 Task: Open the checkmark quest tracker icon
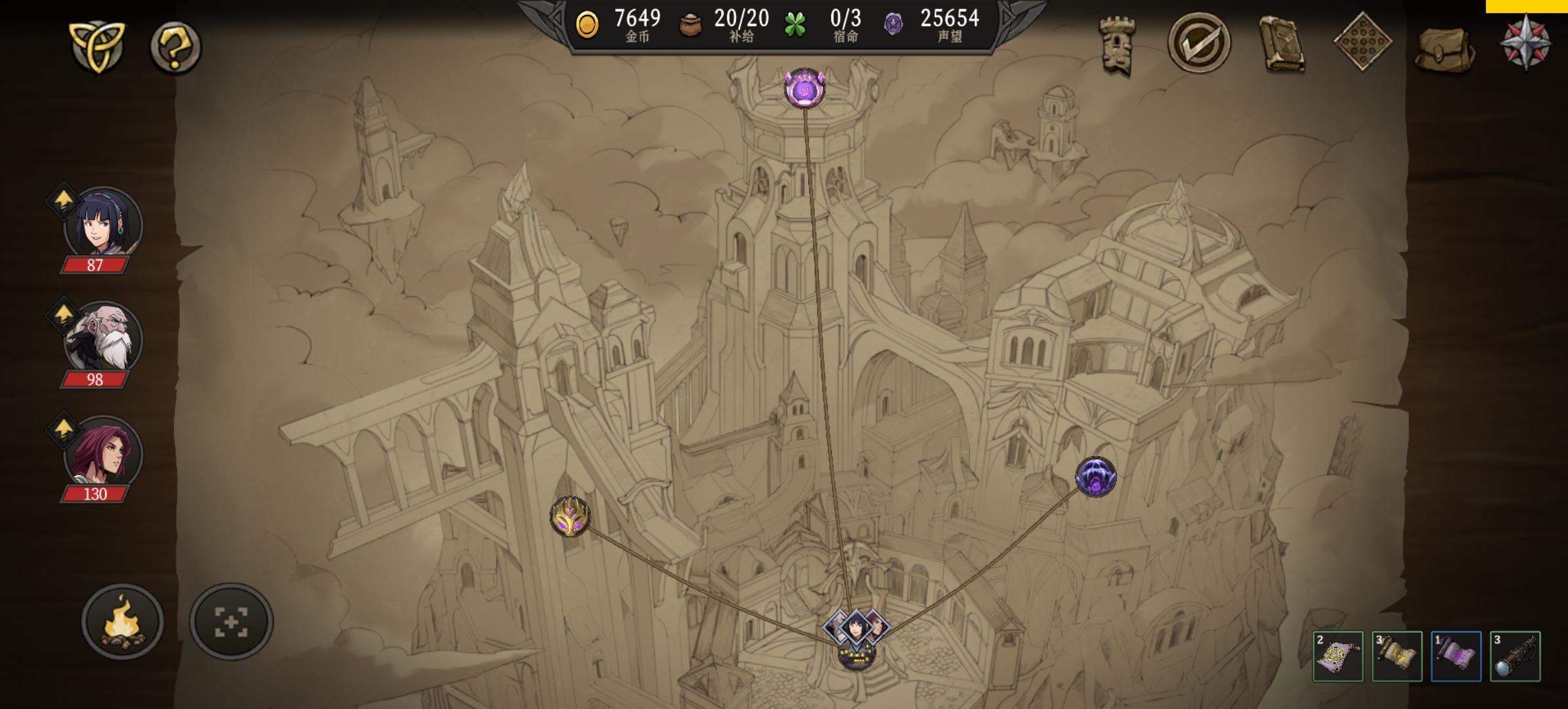[x=1199, y=43]
